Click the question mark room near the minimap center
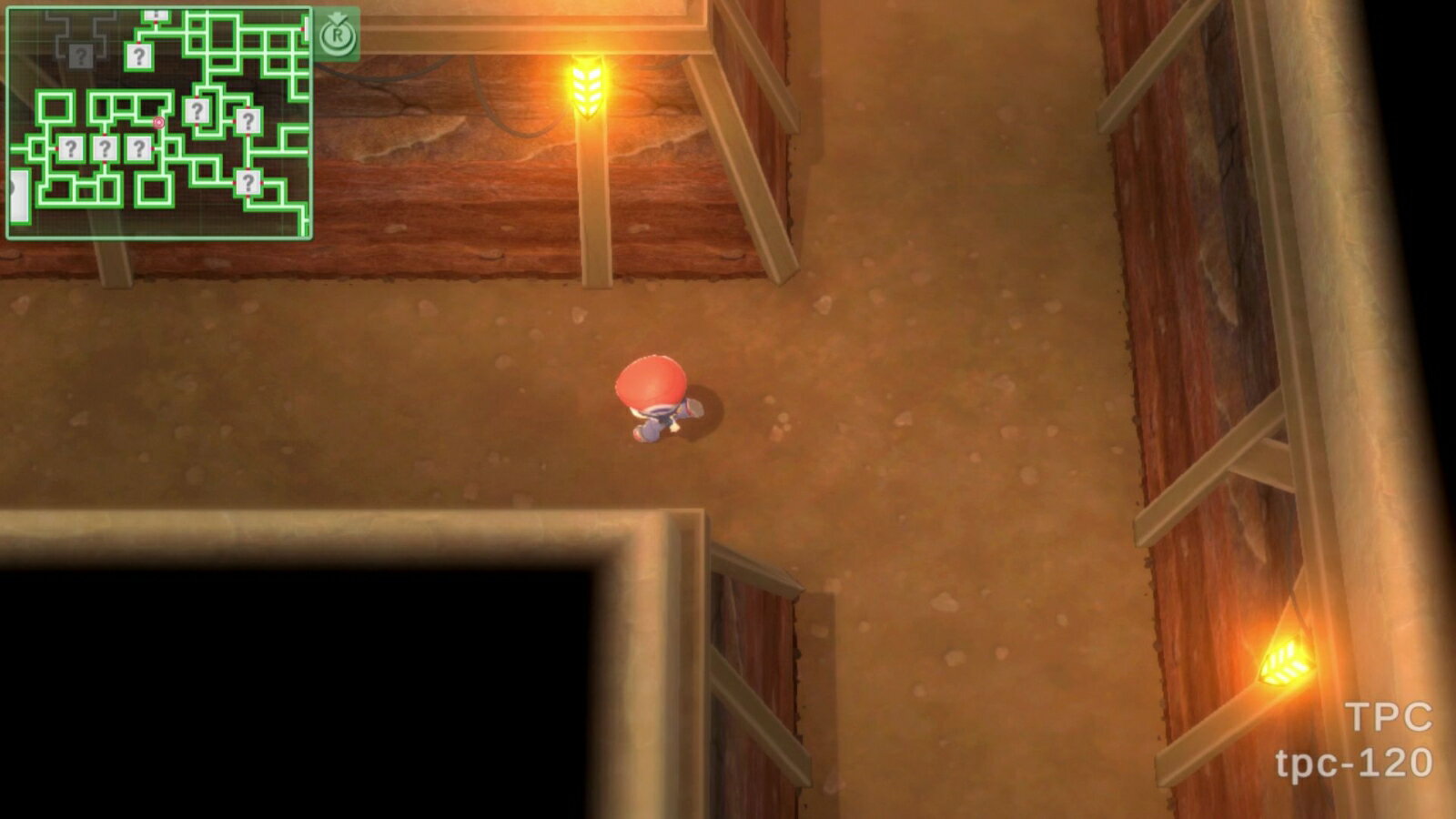Screen dimensions: 1456x819 click(x=198, y=112)
